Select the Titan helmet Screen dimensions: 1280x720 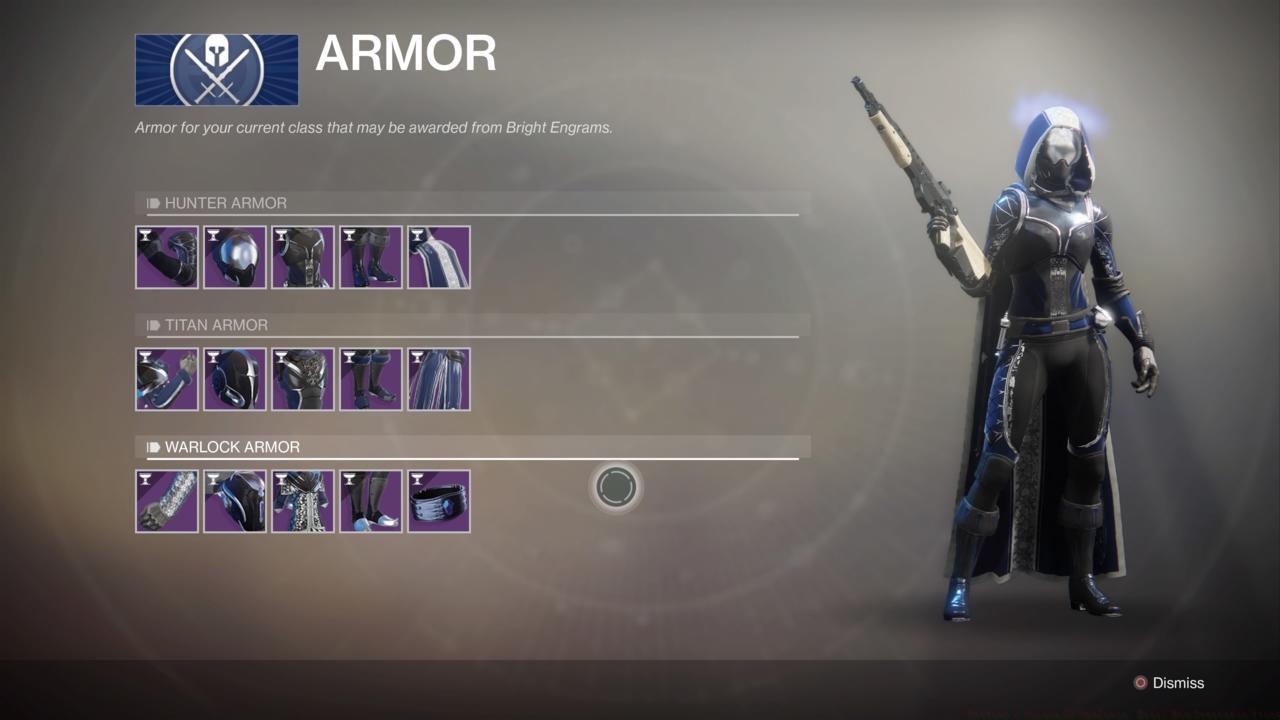pyautogui.click(x=234, y=379)
